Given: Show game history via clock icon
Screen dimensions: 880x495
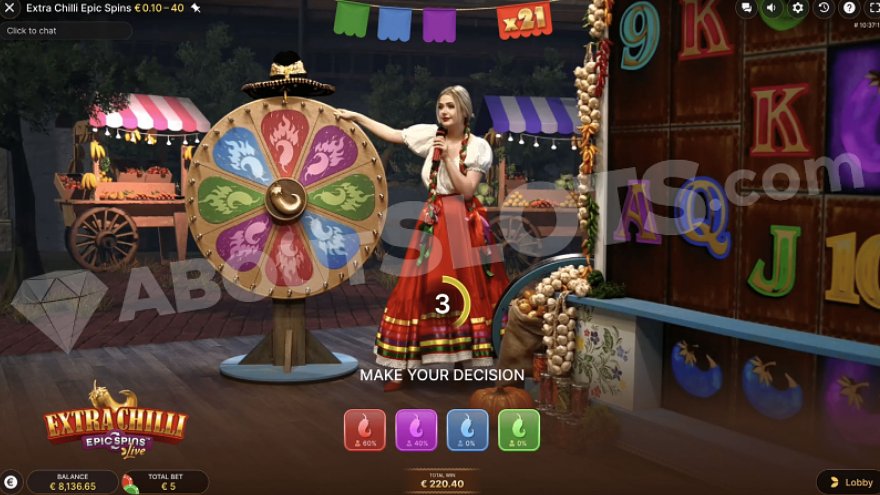Looking at the screenshot, I should coord(823,8).
